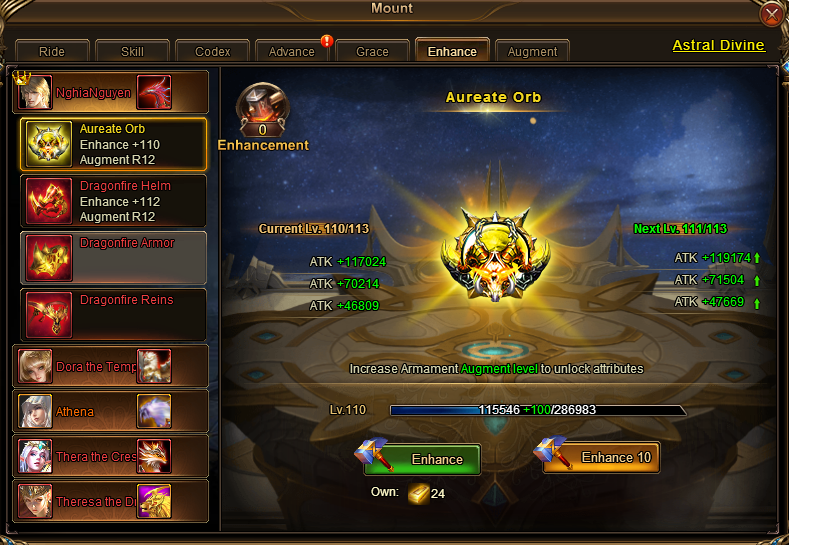Select the Thera the Crescent hero row
This screenshot has width=817, height=545.
(111, 456)
